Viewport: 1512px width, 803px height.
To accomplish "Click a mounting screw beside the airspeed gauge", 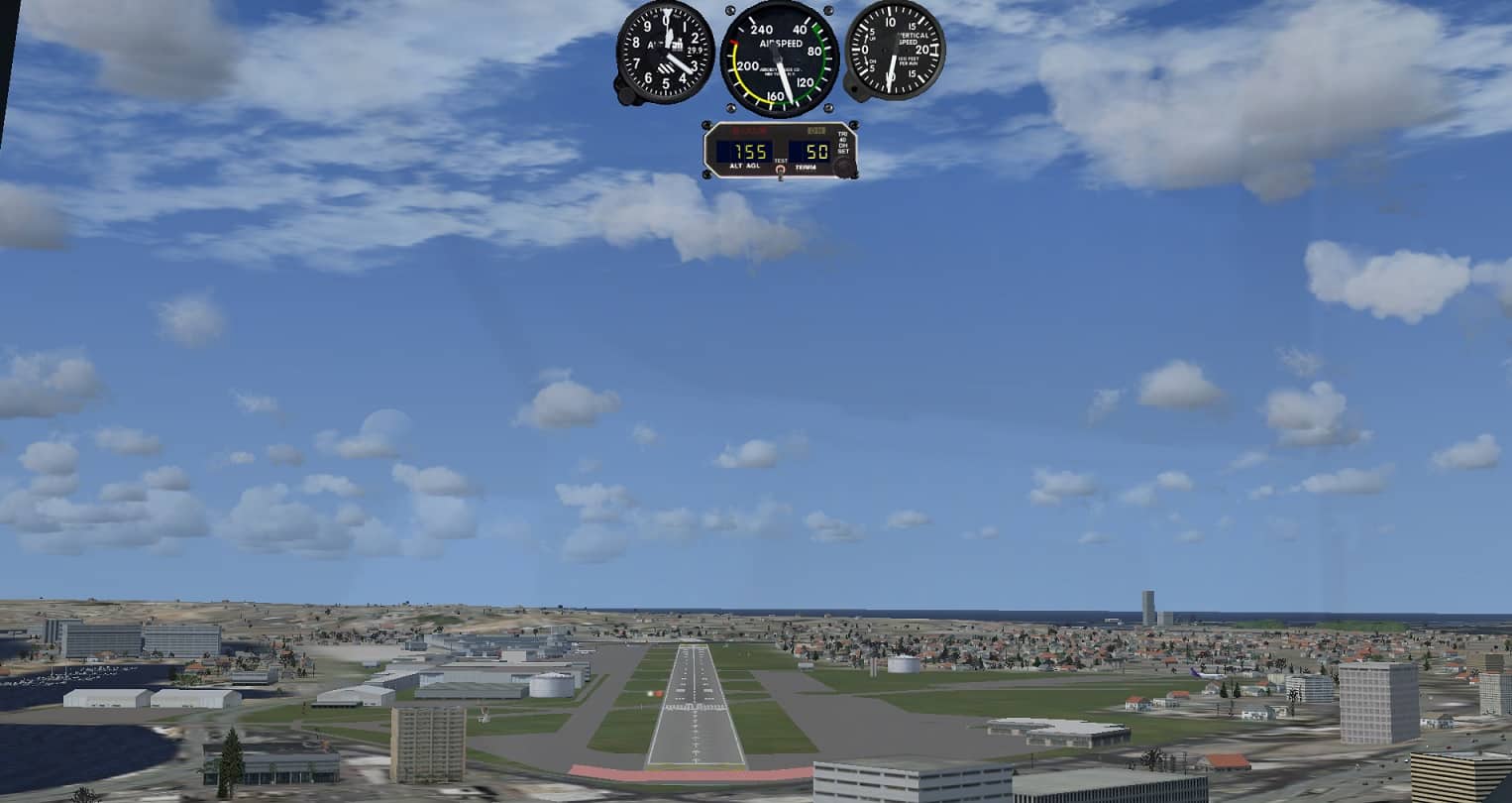I will (731, 10).
